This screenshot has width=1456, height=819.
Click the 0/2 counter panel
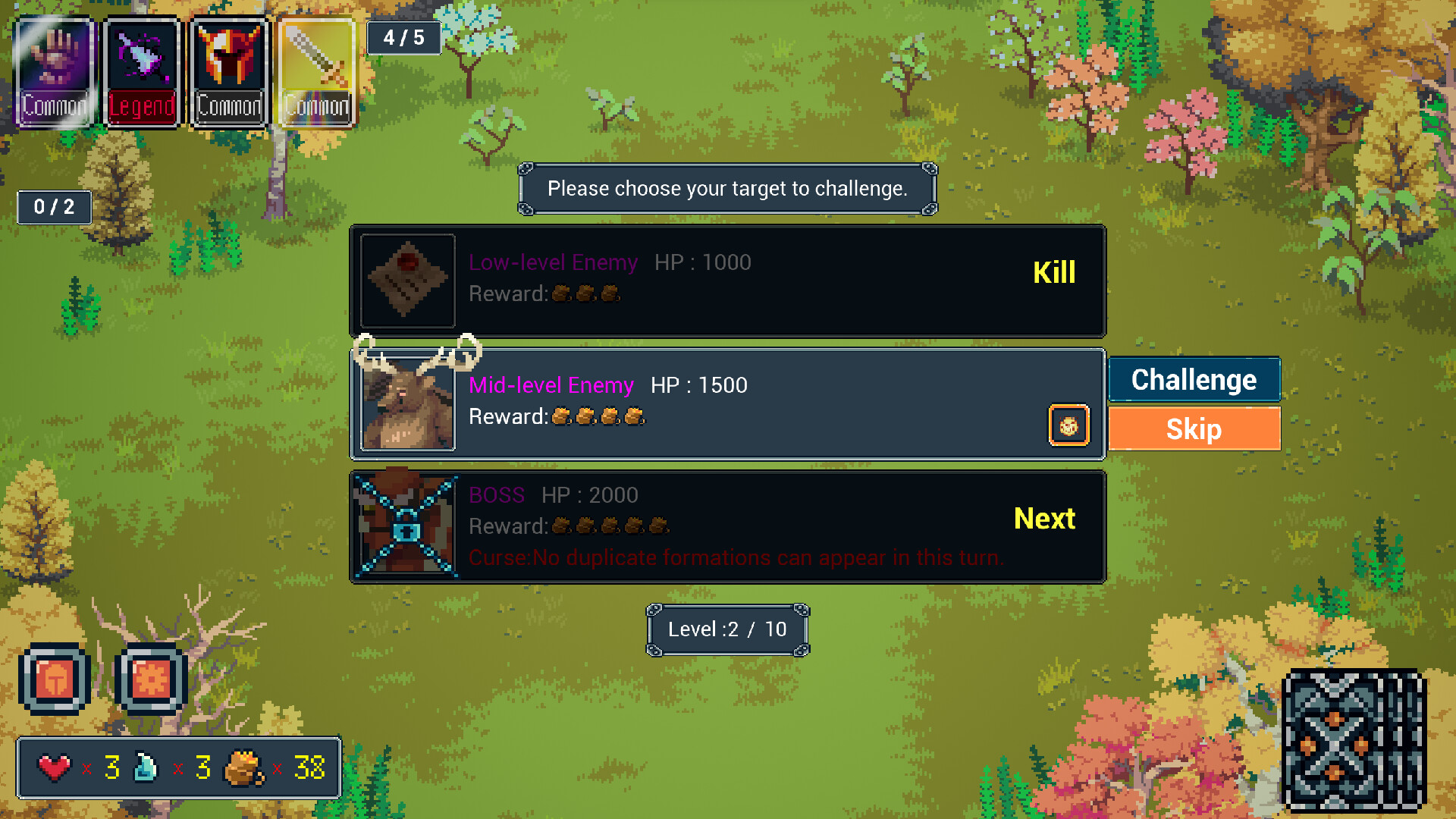(x=53, y=206)
